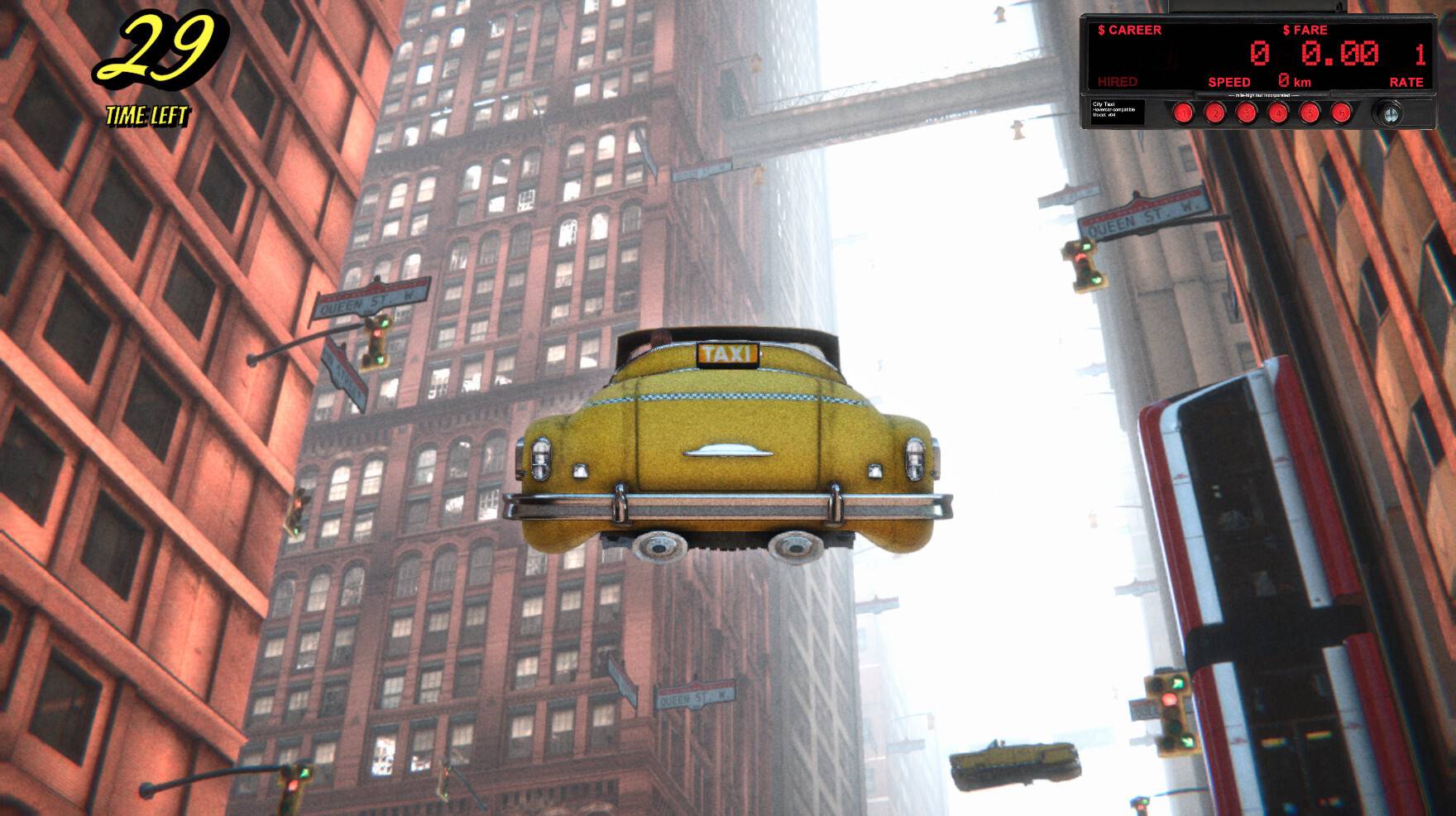Click the SPEED readout on the meter

point(1232,82)
